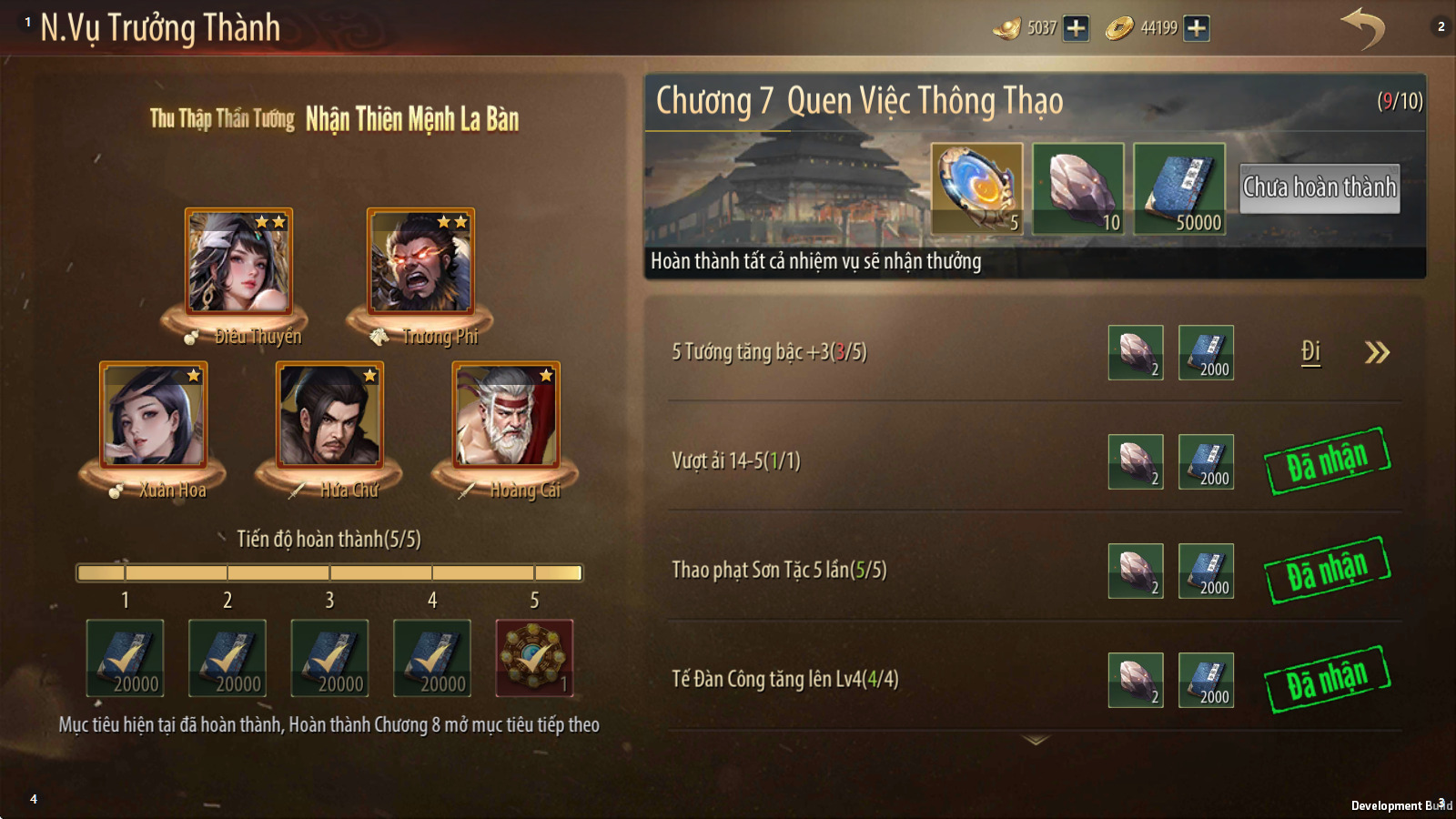Add more gold ingots with plus button

(1076, 28)
